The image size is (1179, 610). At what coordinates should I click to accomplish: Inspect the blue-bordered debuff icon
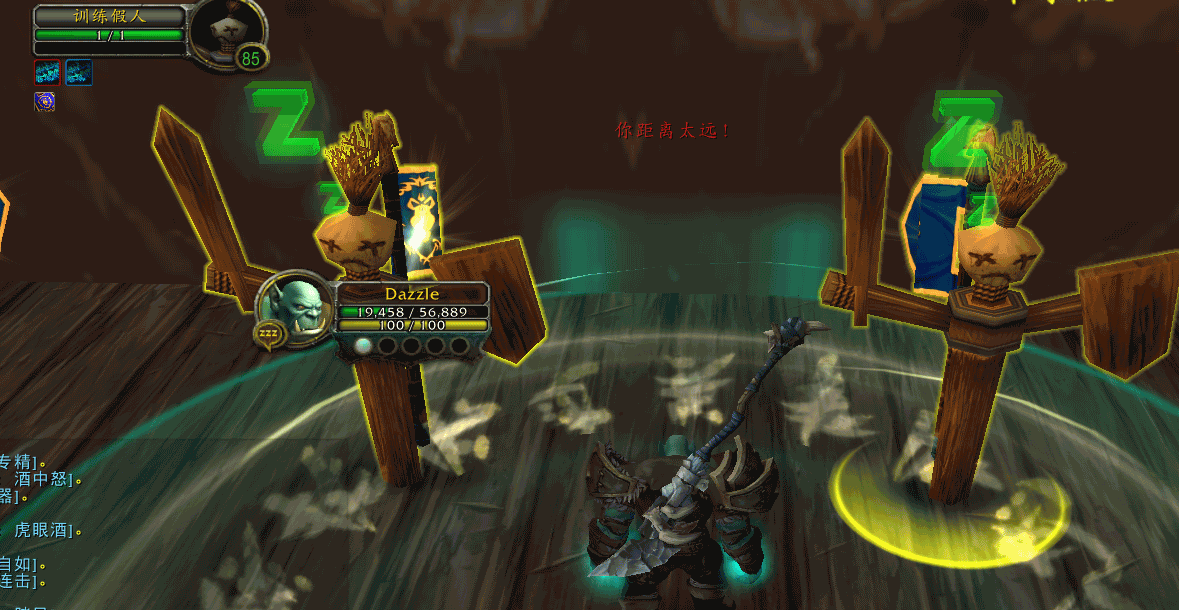tap(79, 72)
